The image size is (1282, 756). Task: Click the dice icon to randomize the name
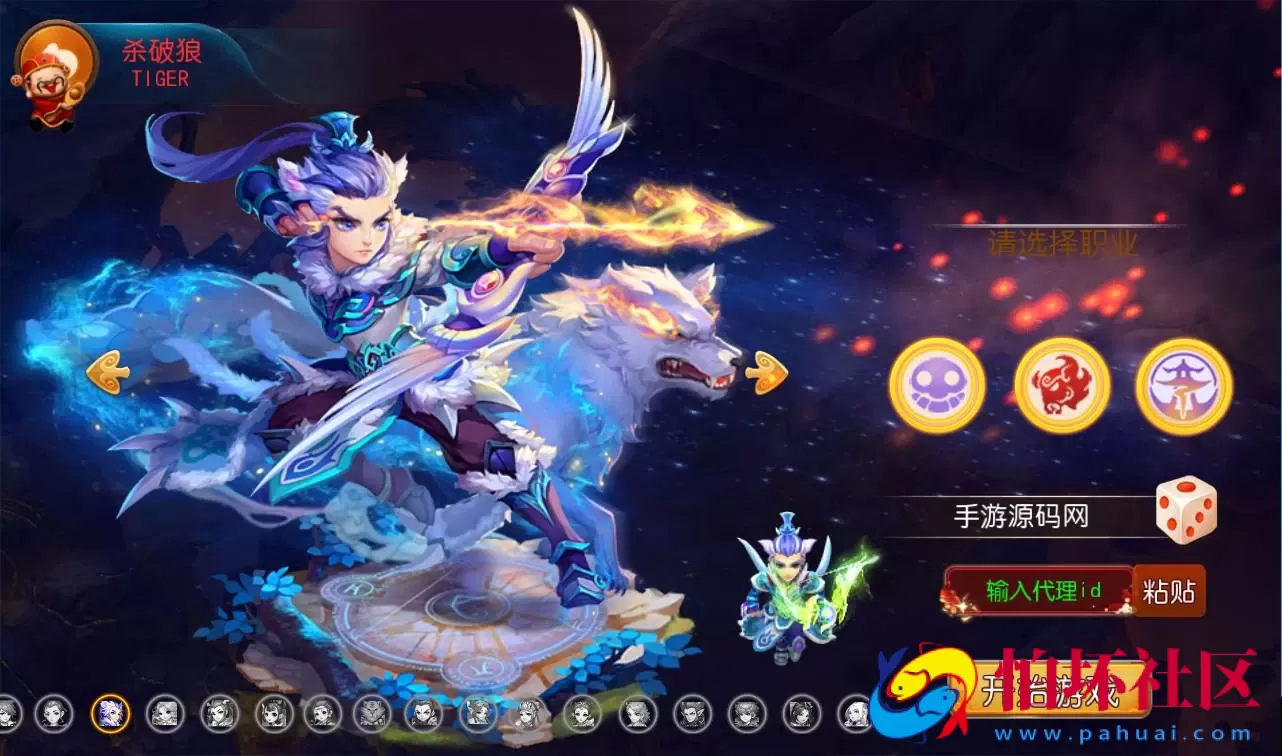pyautogui.click(x=1183, y=512)
